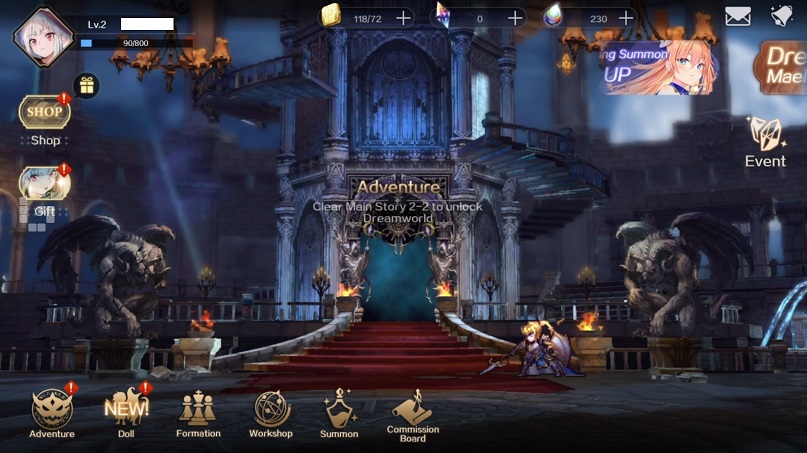Open the Gift menu
Image resolution: width=807 pixels, height=453 pixels.
click(x=44, y=186)
